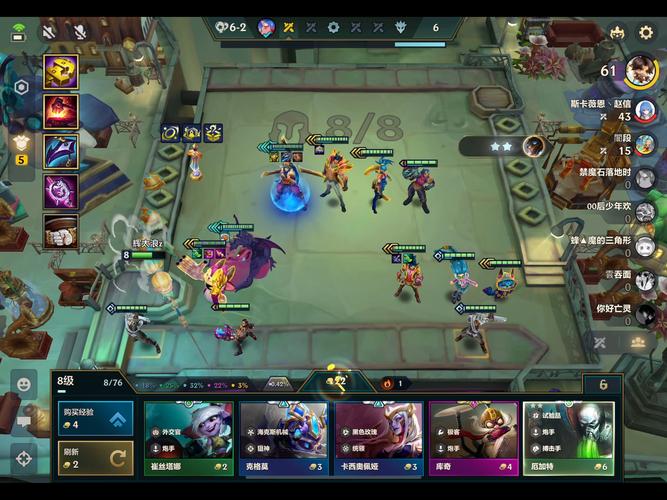Select the boxing glove item icon
667x500 pixels.
click(x=61, y=229)
